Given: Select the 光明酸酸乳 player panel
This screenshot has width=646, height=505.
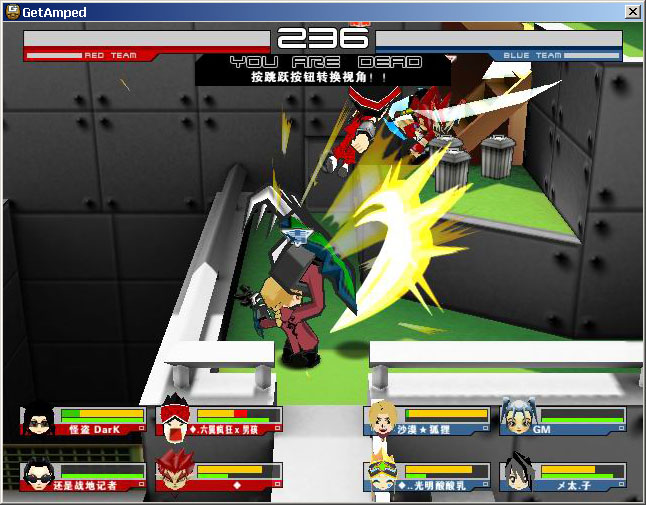Looking at the screenshot, I should point(428,476).
